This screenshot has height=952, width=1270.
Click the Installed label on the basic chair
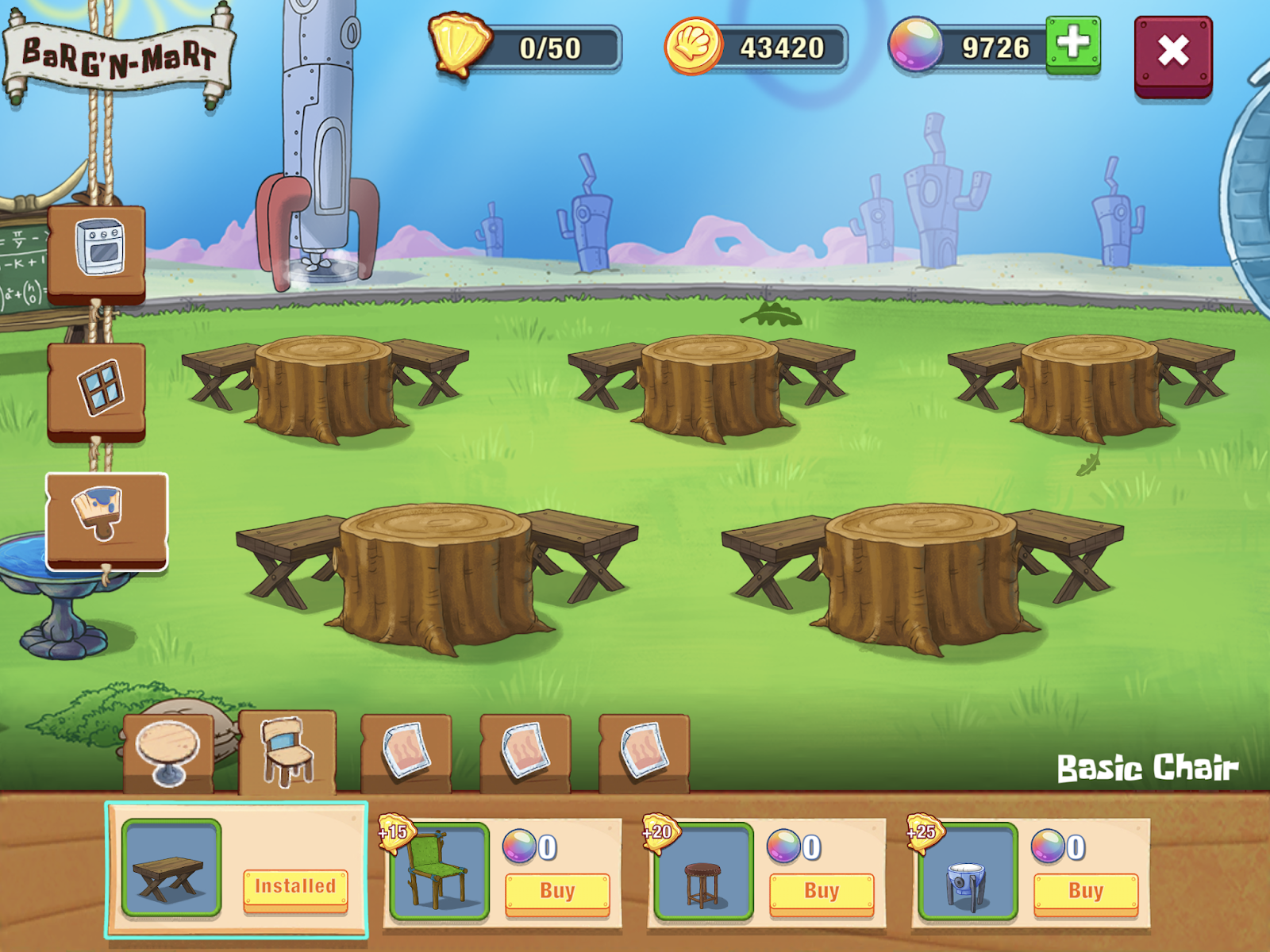click(x=297, y=887)
